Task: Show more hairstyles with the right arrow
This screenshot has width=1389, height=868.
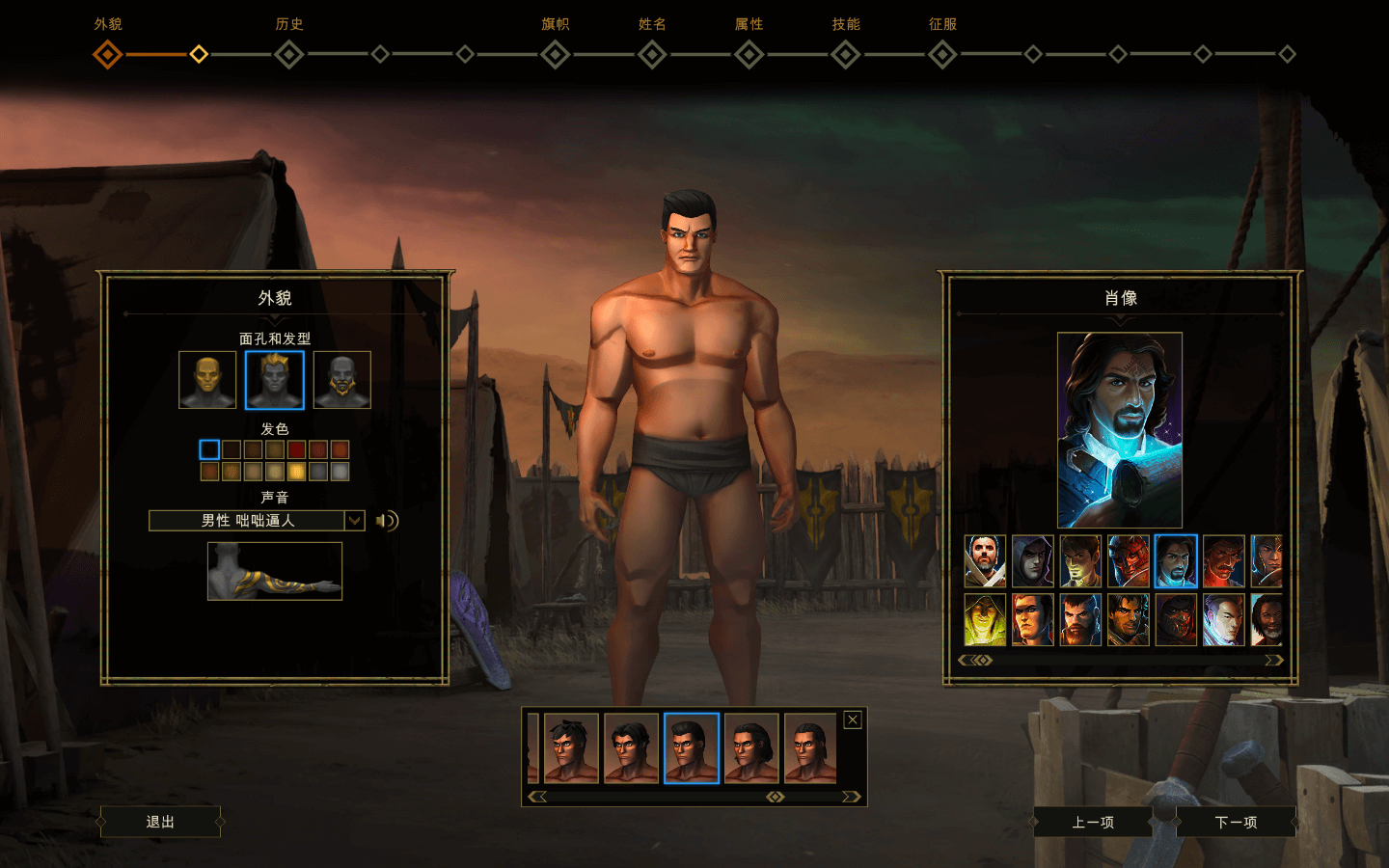Action: pyautogui.click(x=850, y=797)
